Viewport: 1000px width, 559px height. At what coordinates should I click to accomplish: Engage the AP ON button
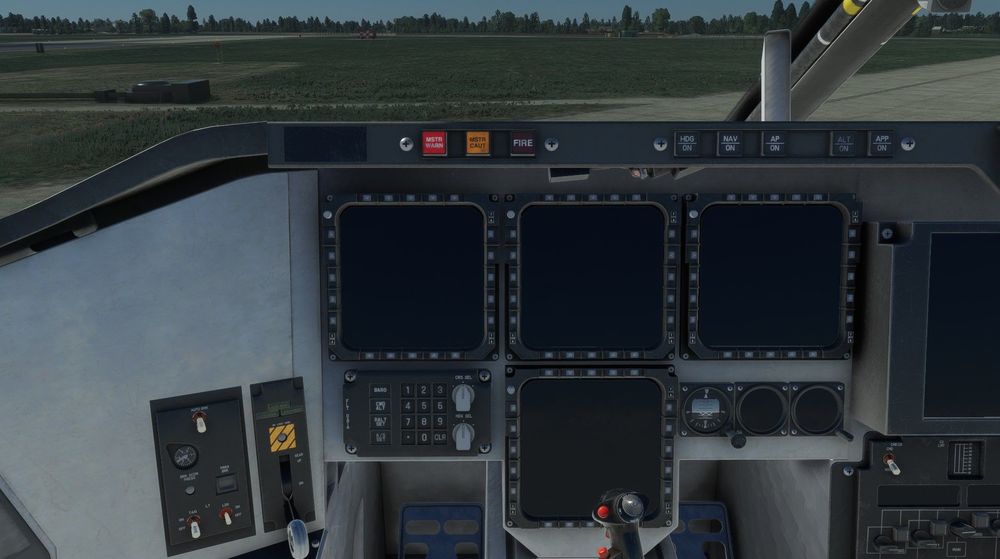774,143
